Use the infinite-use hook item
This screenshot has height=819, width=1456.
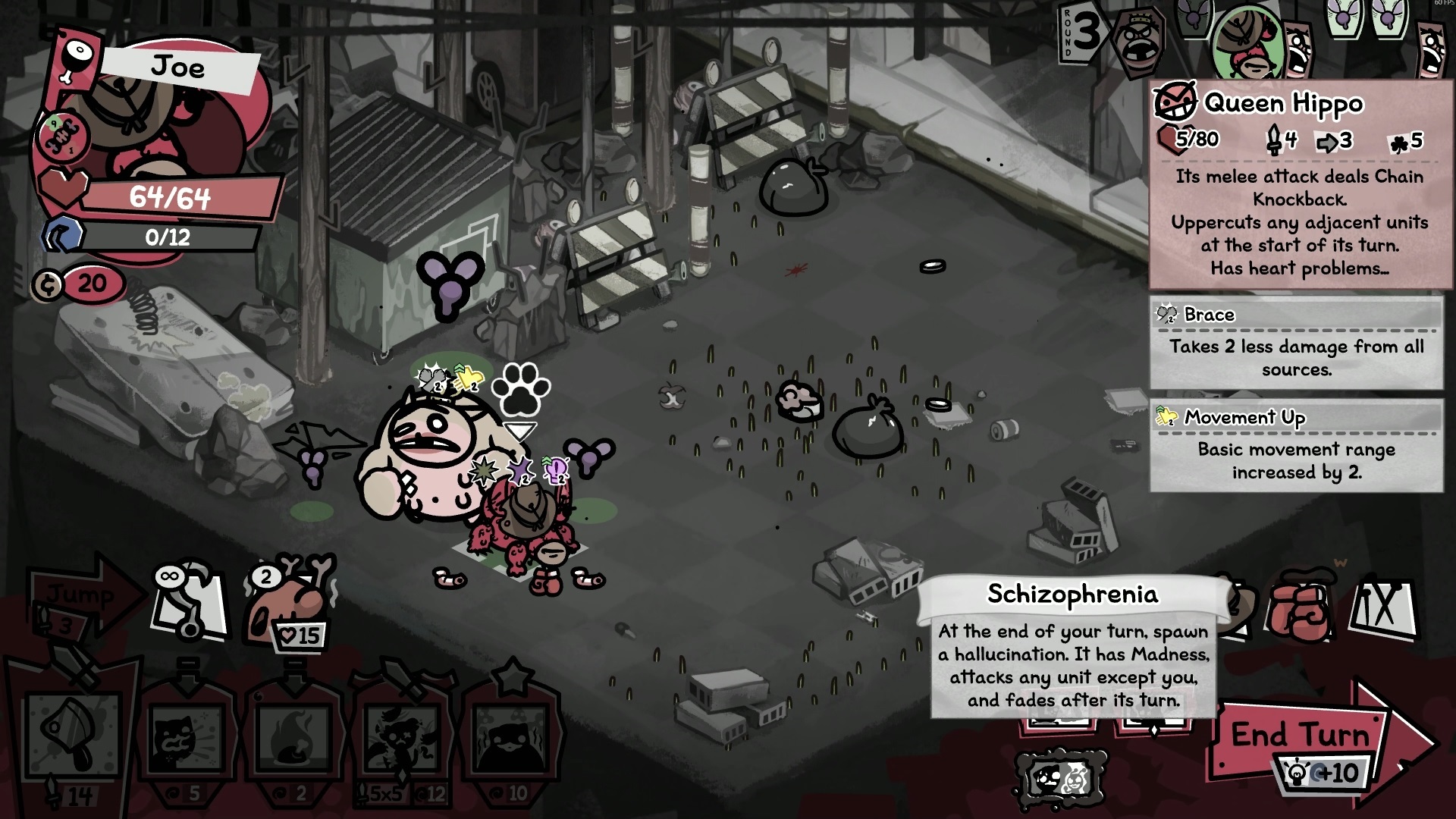(x=190, y=603)
